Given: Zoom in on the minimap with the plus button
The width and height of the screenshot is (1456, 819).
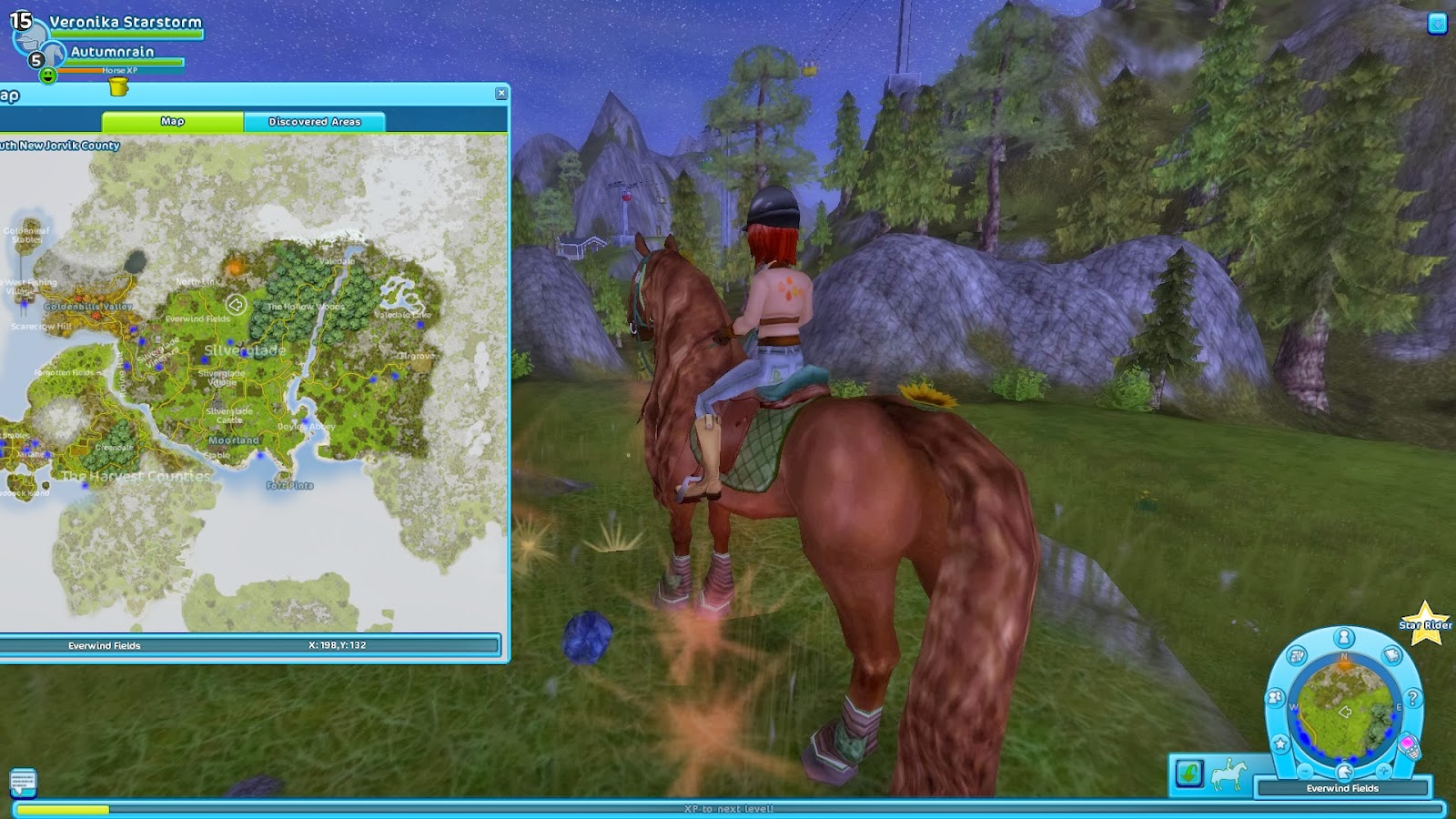Looking at the screenshot, I should pyautogui.click(x=1383, y=770).
